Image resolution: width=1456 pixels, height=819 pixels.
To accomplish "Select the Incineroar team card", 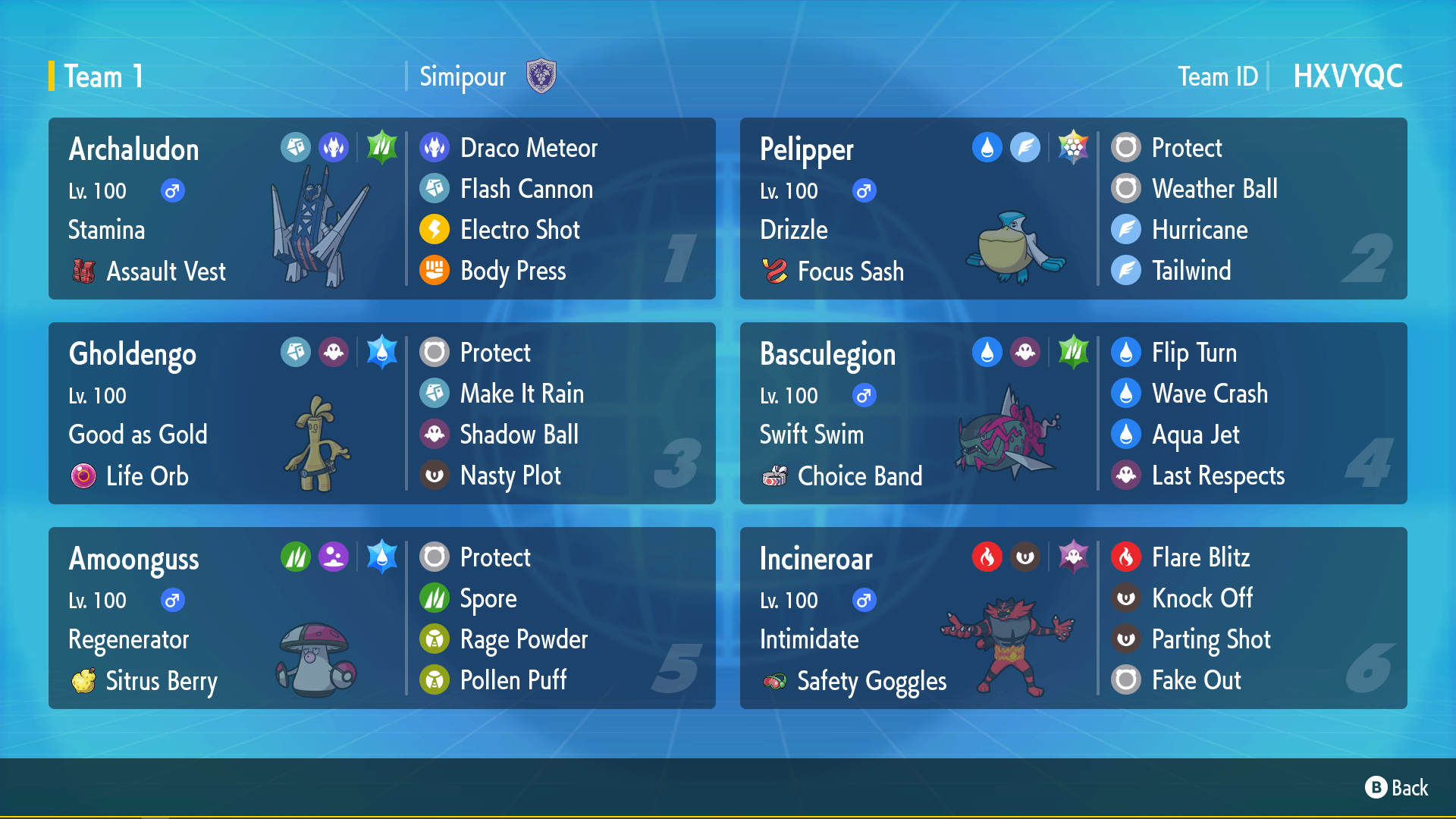I will (x=1073, y=618).
